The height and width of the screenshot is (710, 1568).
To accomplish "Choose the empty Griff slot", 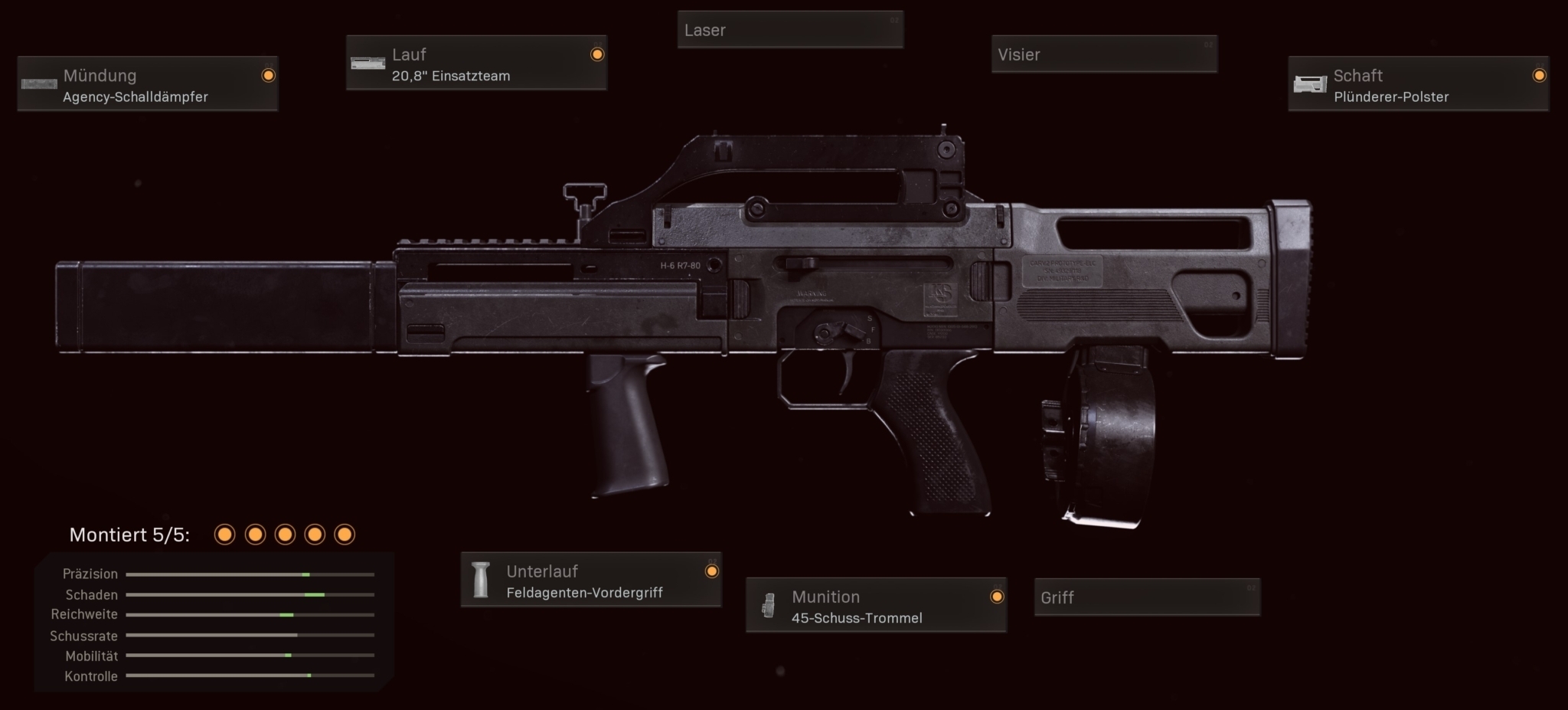I will (x=1146, y=598).
